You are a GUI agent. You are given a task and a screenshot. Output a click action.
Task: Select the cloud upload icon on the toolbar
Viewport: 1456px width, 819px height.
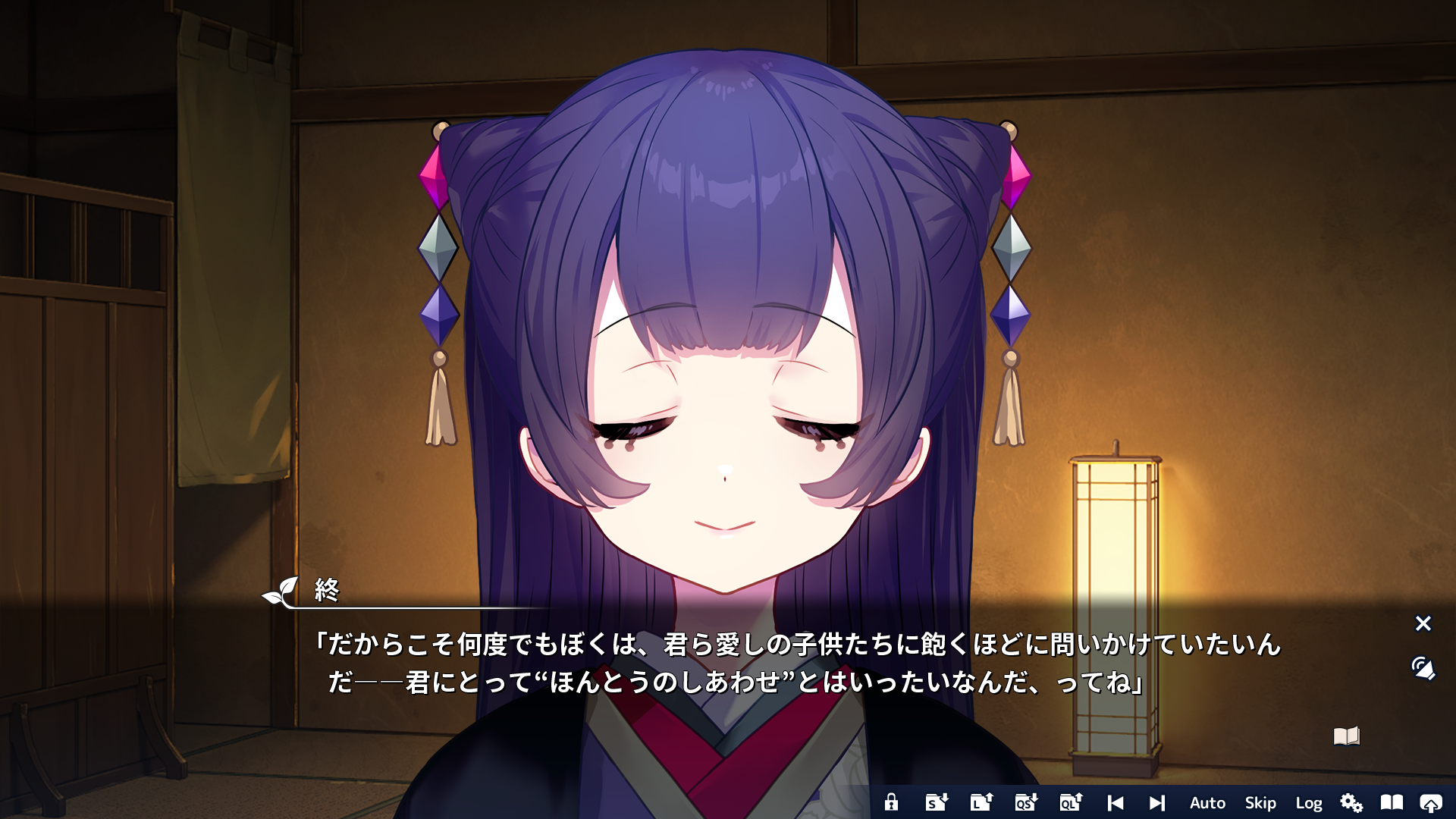(1432, 802)
